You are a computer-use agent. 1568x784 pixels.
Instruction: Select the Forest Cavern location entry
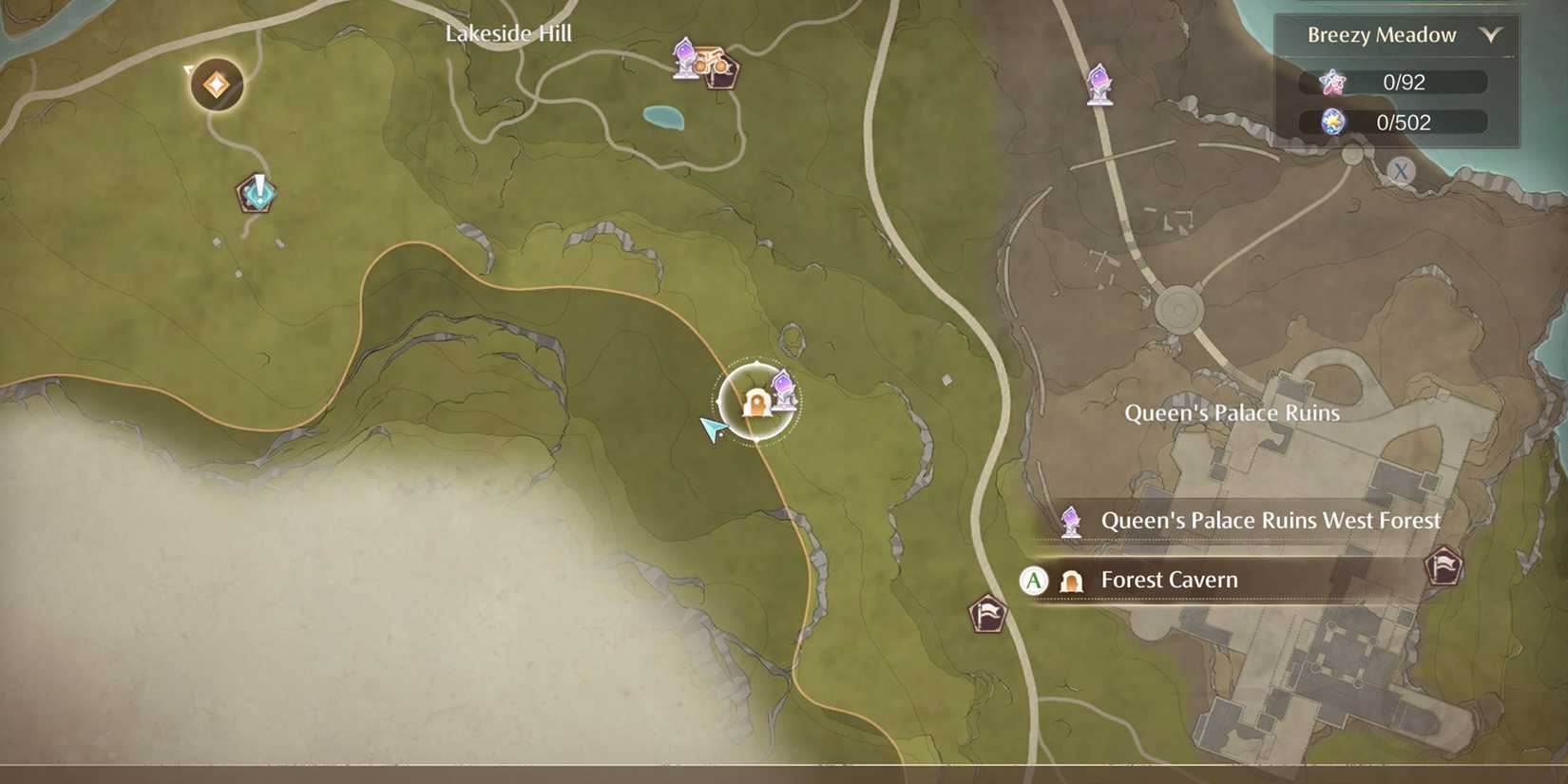tap(1169, 580)
